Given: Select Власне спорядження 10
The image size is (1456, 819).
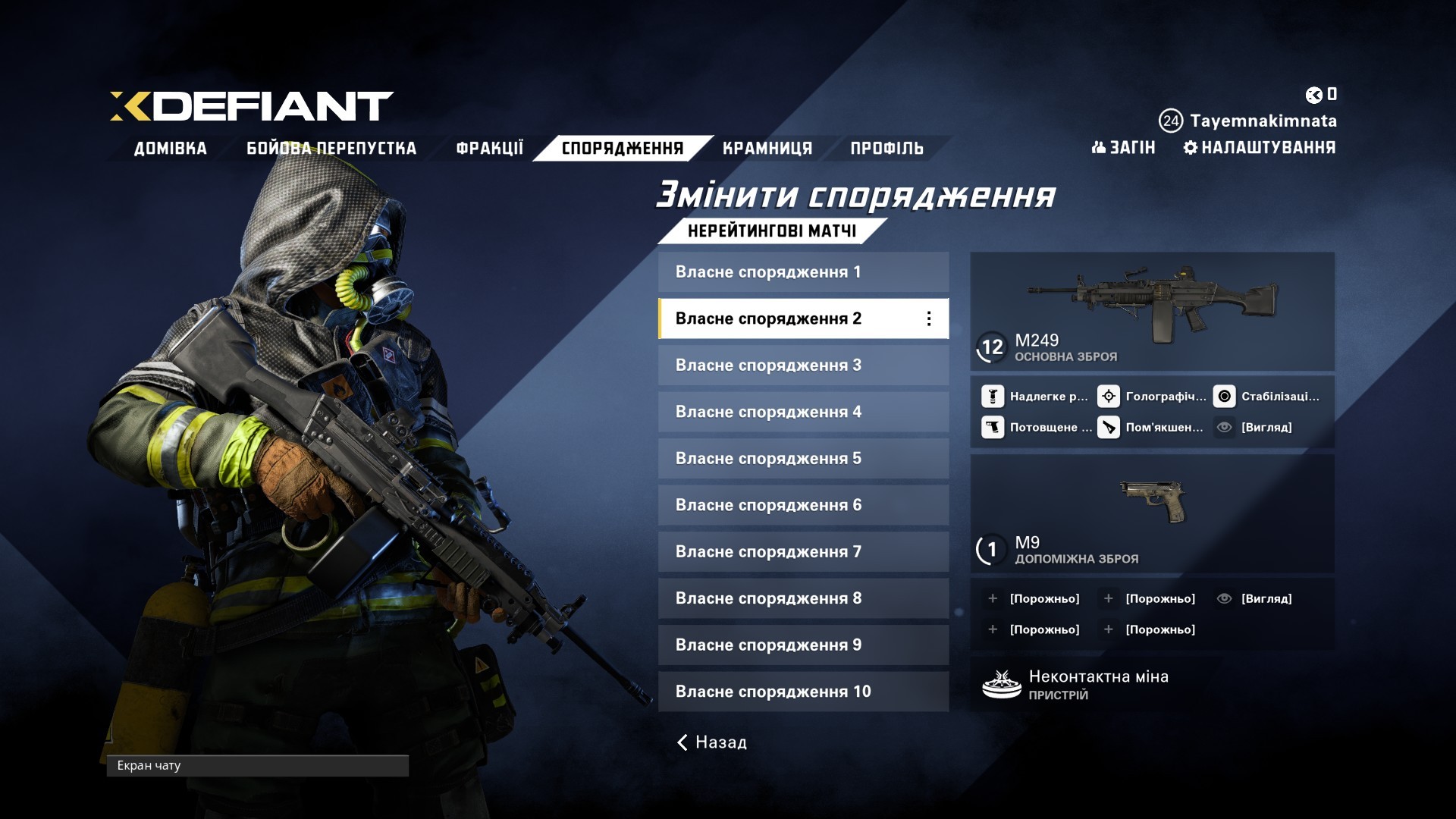Looking at the screenshot, I should tap(802, 692).
